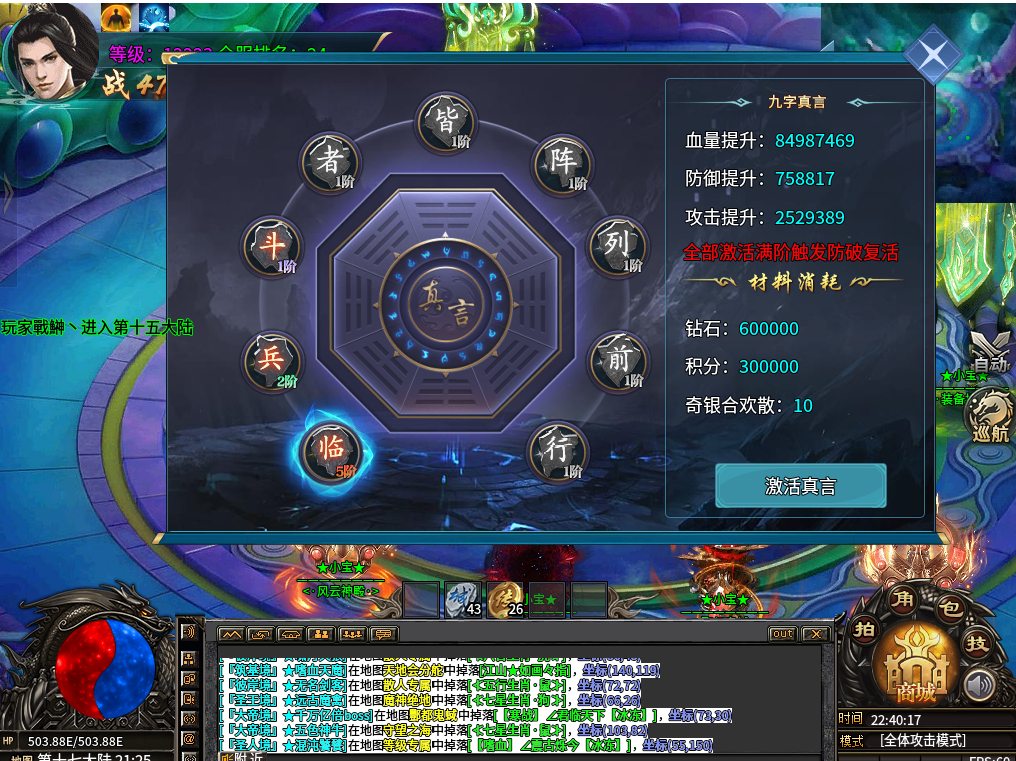The image size is (1016, 761).
Task: Open the 角 character button
Action: pos(903,599)
